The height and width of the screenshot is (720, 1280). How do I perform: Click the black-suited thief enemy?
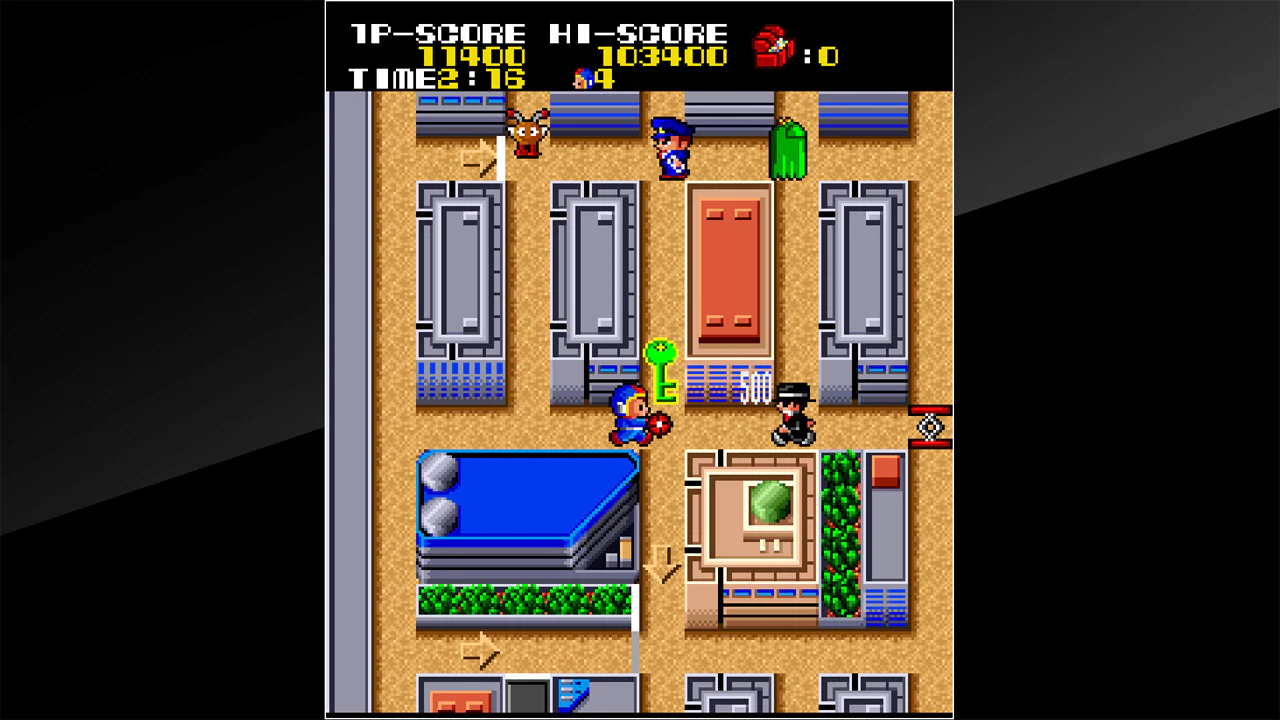pos(793,410)
